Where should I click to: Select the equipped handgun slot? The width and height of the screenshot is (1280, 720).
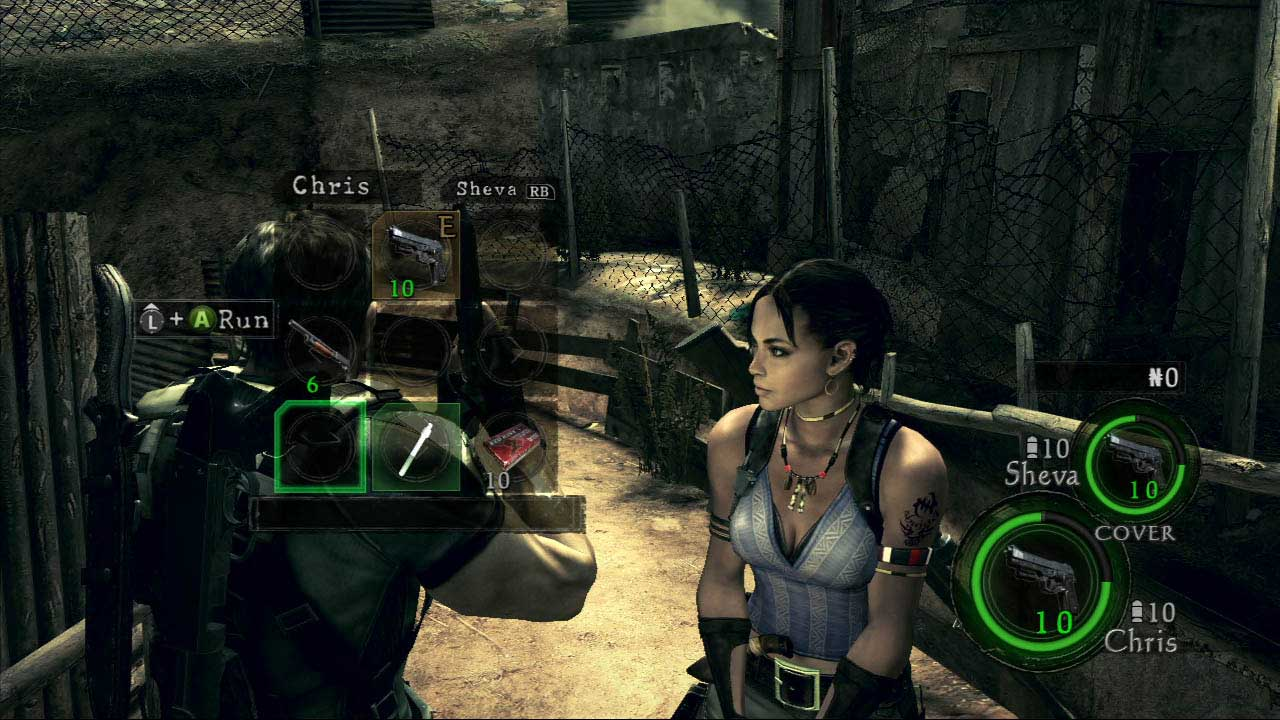pyautogui.click(x=415, y=255)
